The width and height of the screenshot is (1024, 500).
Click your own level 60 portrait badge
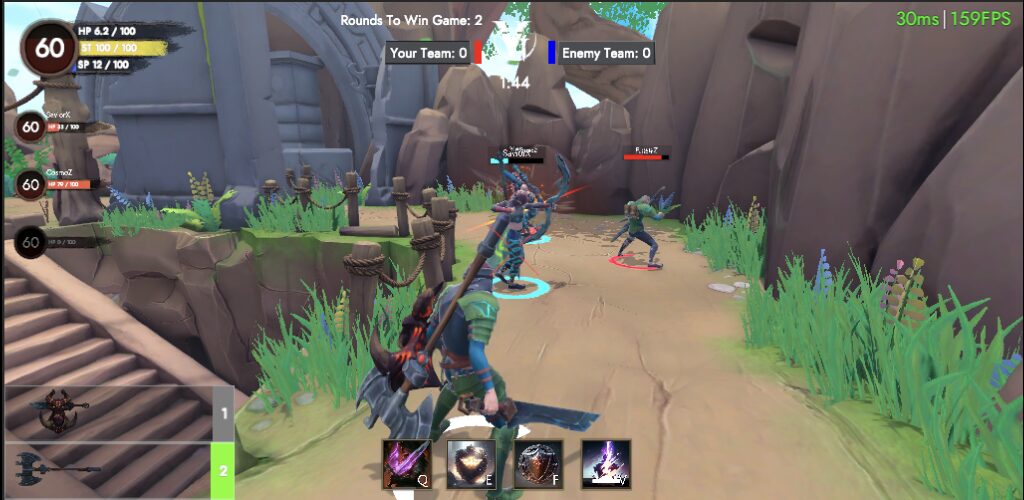tap(48, 48)
